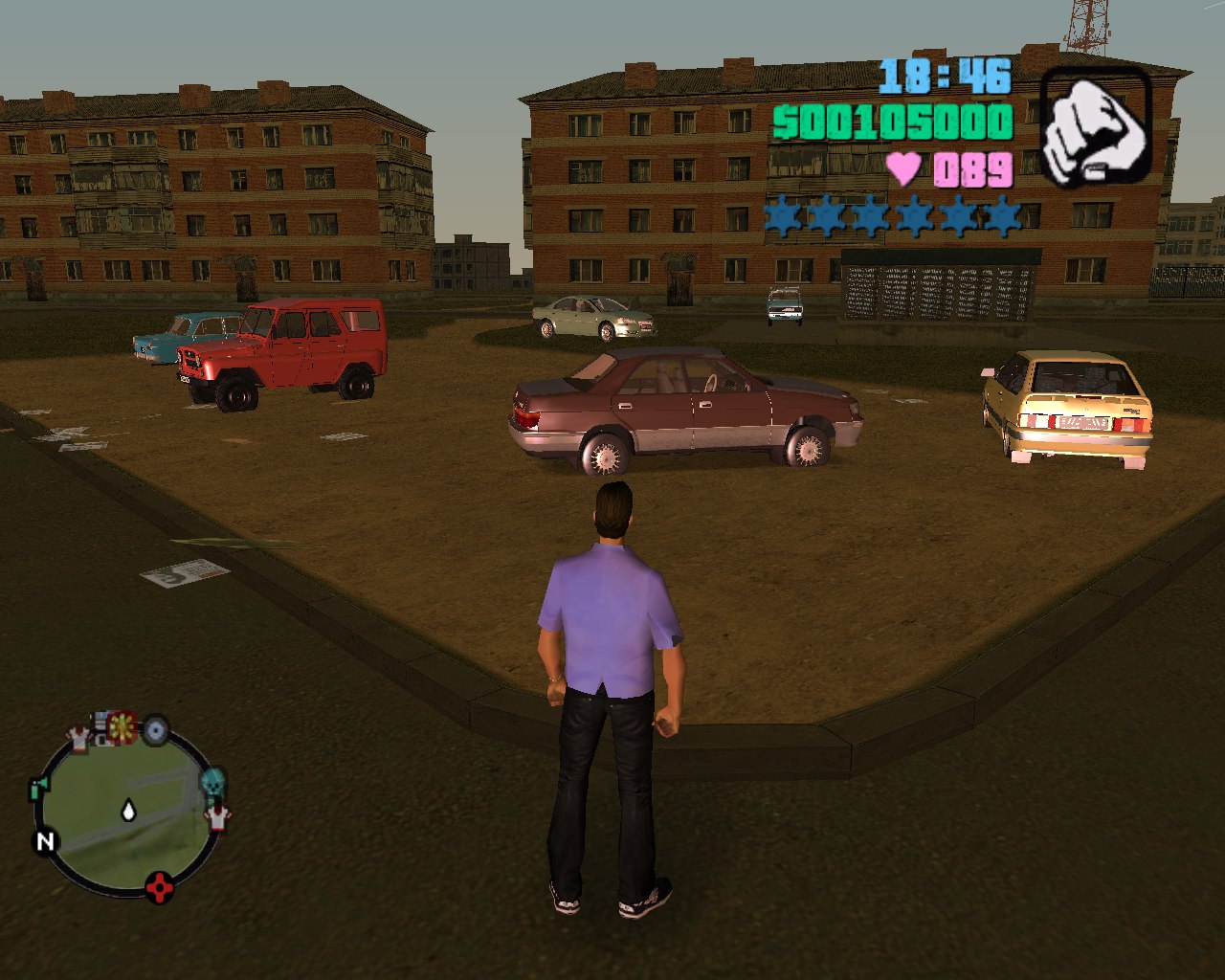The image size is (1225, 980).
Task: Click the red crosshair blip on radar
Action: [x=160, y=887]
